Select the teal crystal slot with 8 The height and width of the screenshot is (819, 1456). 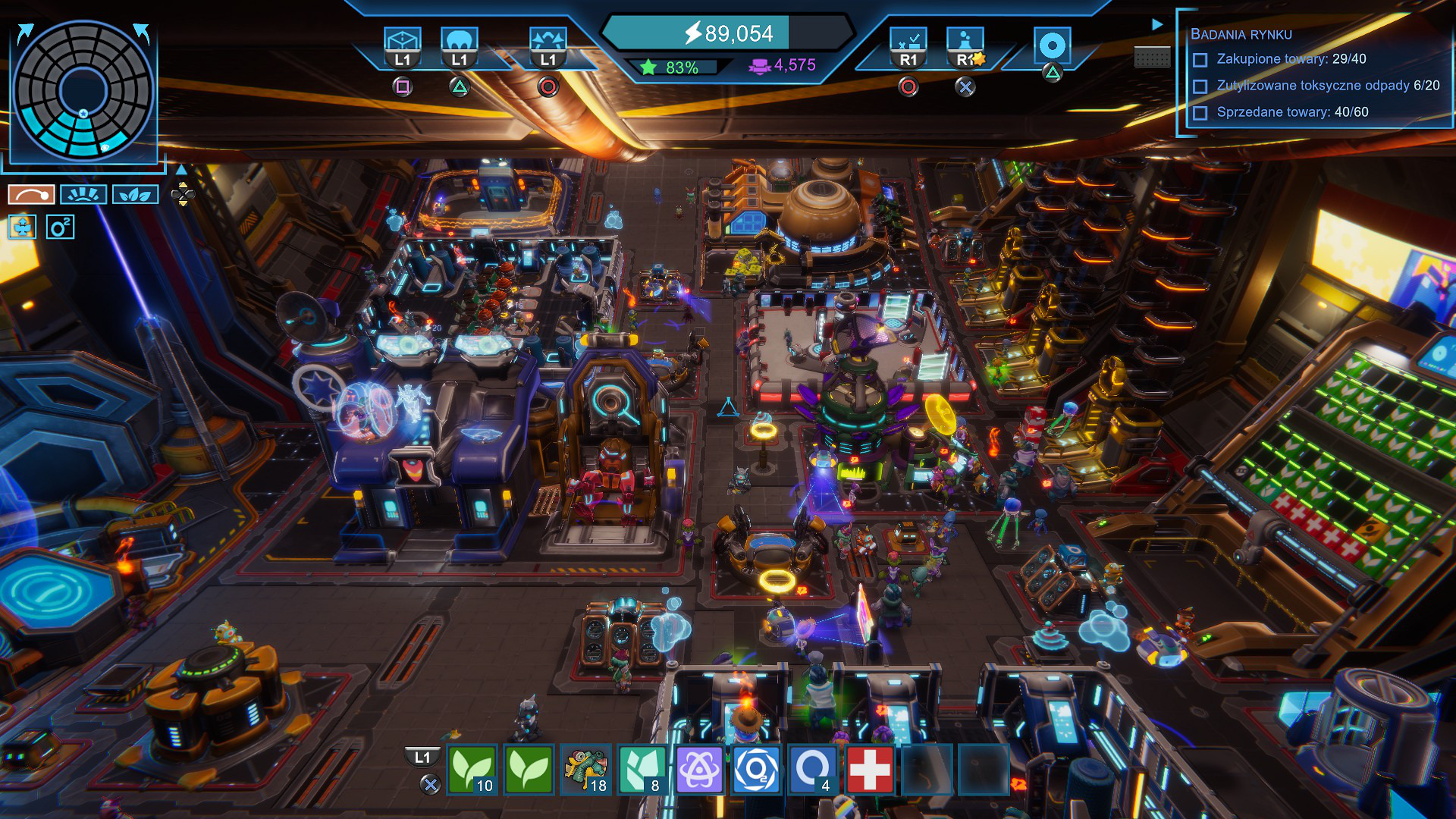(643, 770)
